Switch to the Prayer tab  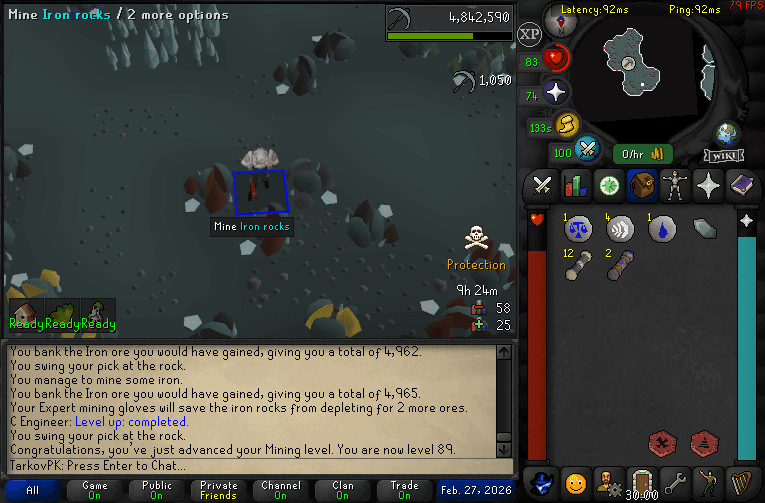pos(707,185)
